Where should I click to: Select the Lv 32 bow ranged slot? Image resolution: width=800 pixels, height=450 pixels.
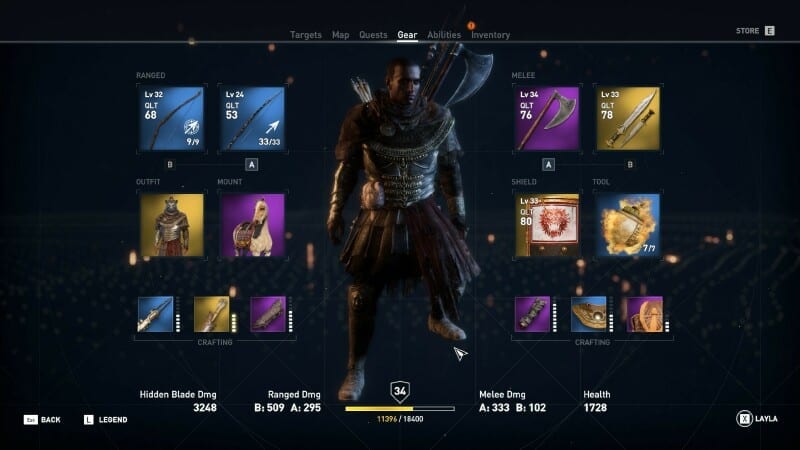click(171, 118)
